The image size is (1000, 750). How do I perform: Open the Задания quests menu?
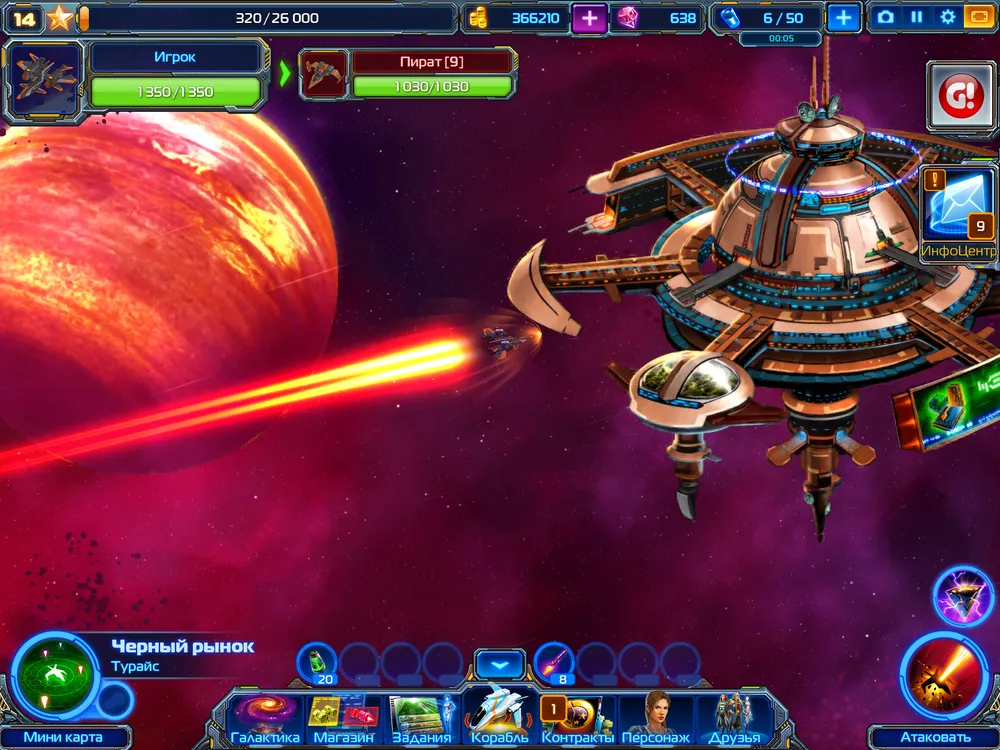[x=421, y=716]
